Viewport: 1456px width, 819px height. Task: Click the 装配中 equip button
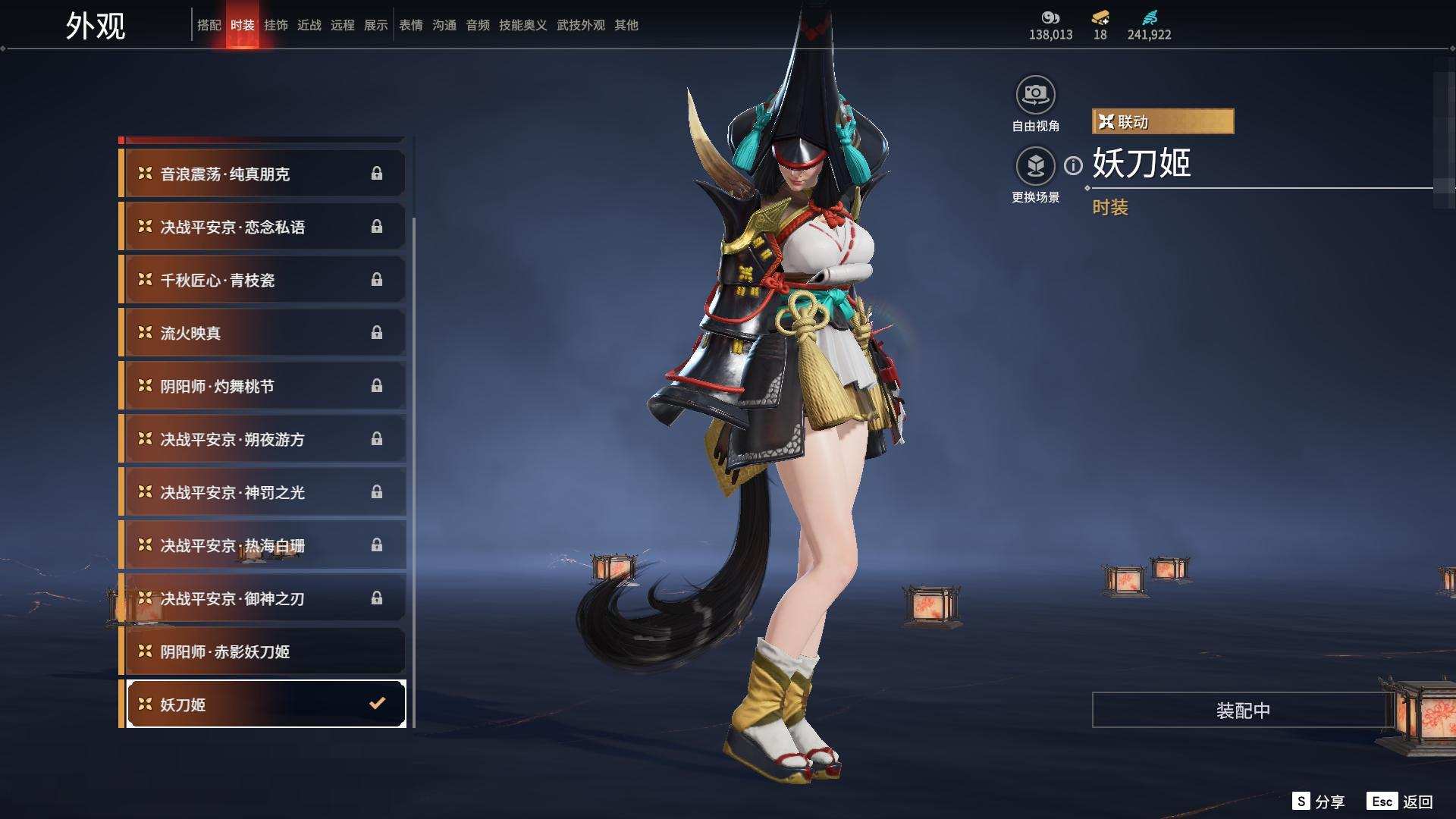tap(1242, 710)
